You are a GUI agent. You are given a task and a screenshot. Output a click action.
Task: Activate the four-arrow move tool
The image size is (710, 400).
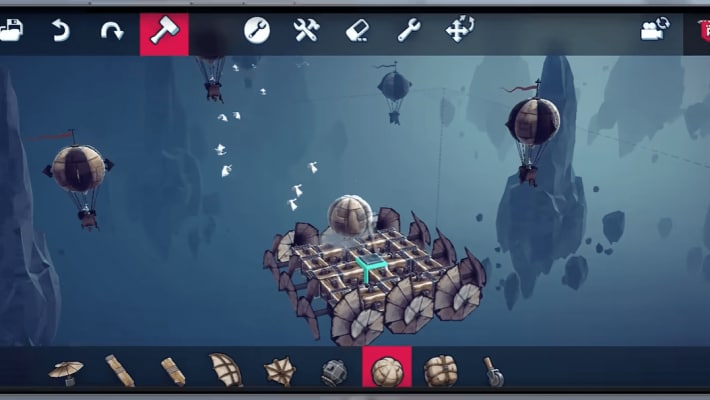tap(459, 31)
